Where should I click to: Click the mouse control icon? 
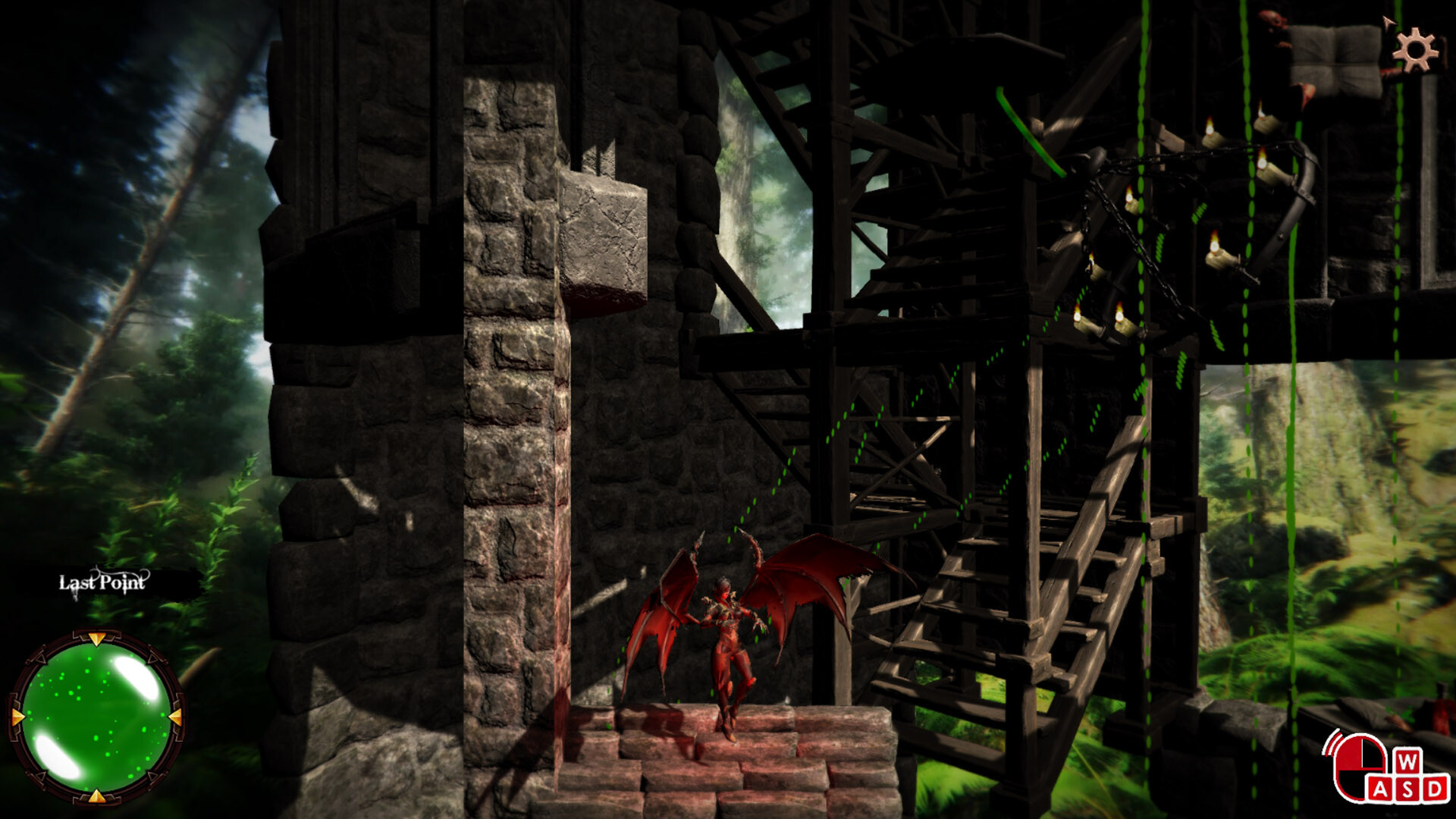(x=1359, y=764)
